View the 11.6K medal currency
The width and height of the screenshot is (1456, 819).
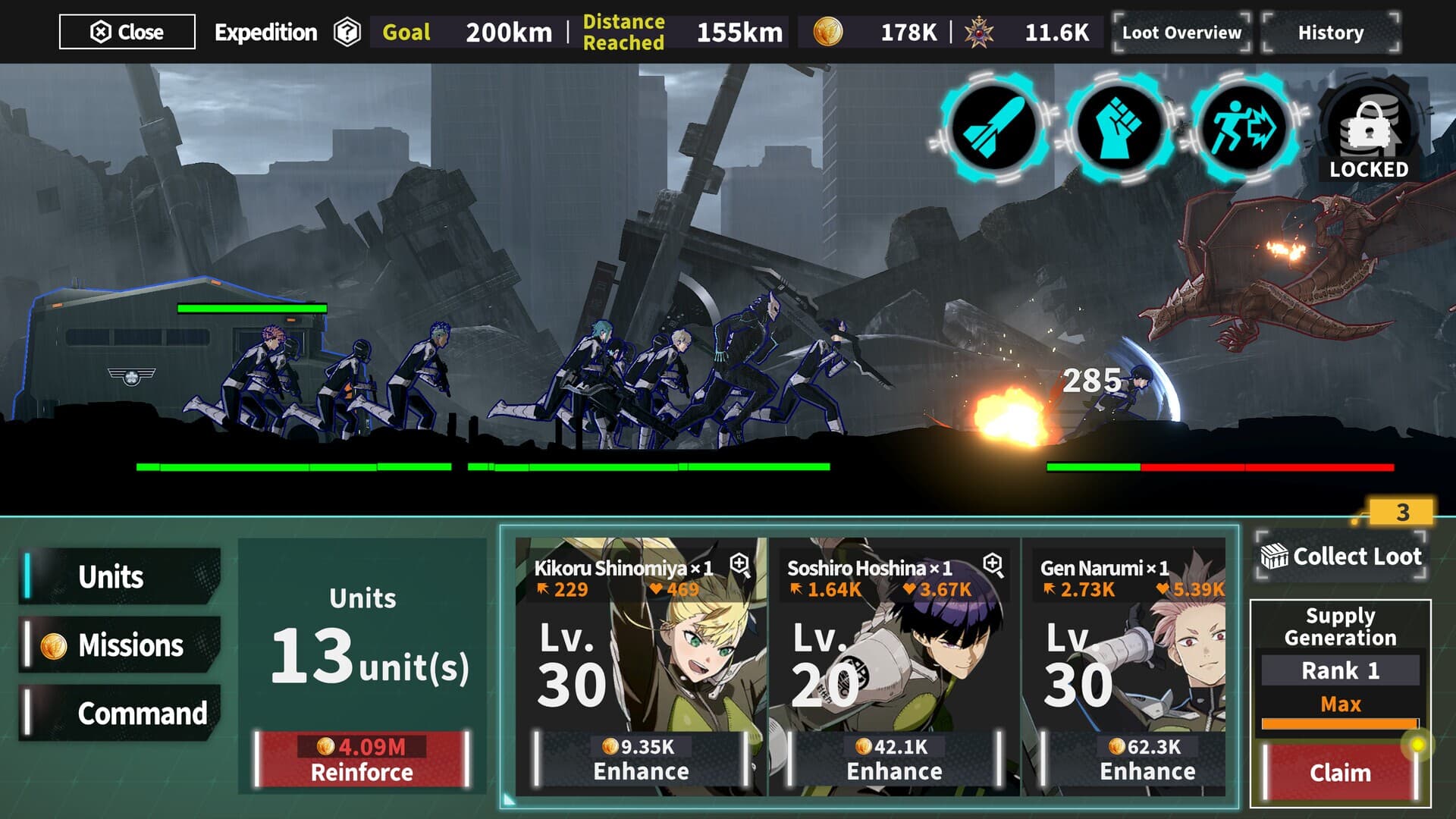pos(1024,30)
